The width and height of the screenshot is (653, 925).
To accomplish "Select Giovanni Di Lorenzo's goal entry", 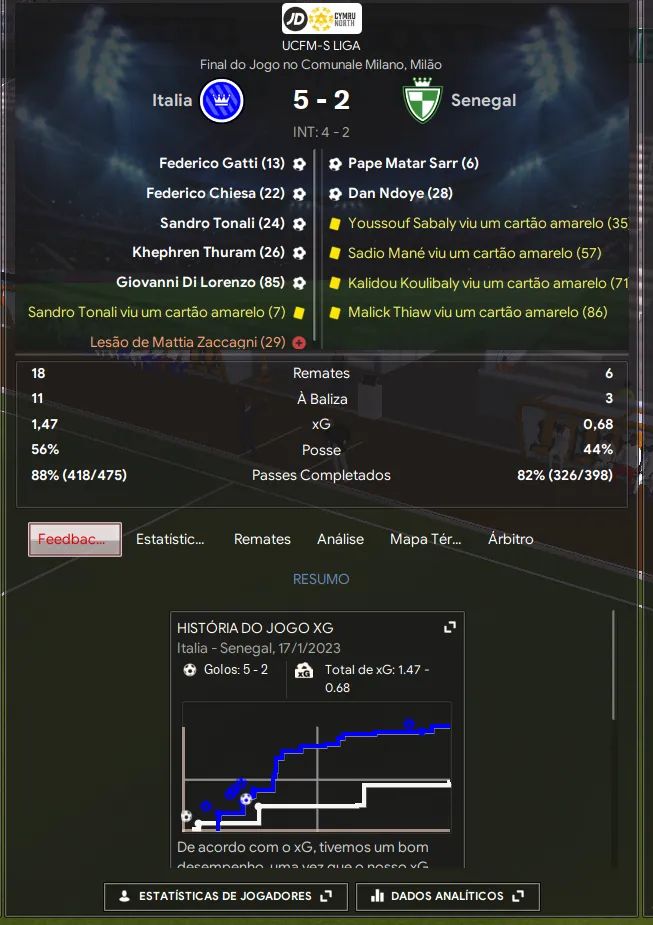I will pyautogui.click(x=201, y=283).
